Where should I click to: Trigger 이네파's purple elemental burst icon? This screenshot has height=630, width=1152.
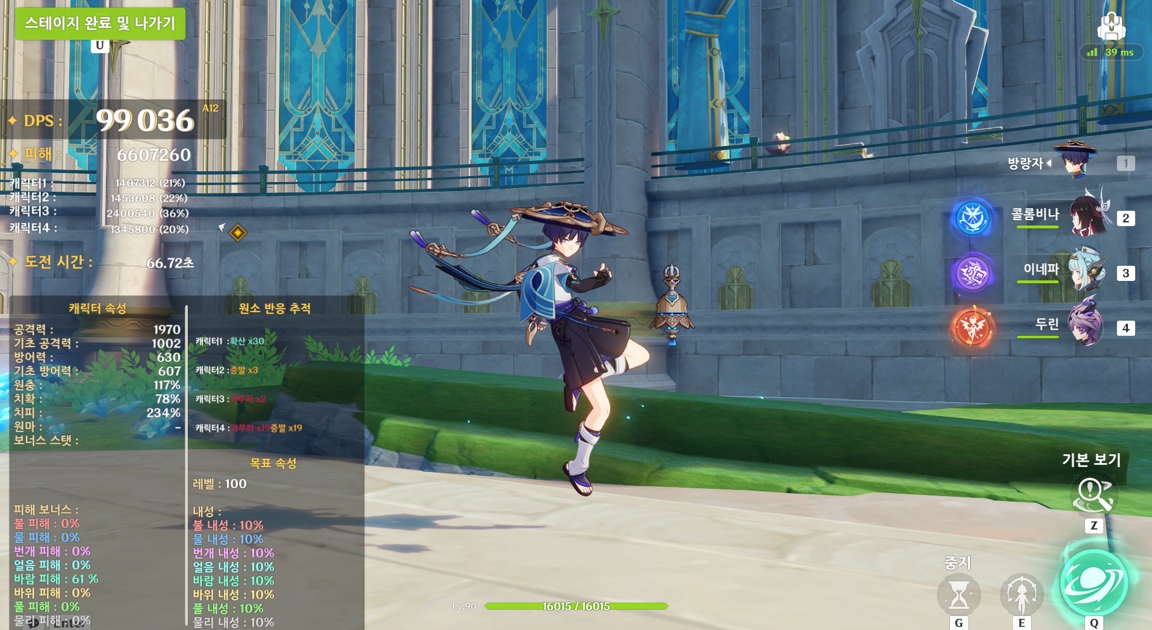tap(972, 273)
